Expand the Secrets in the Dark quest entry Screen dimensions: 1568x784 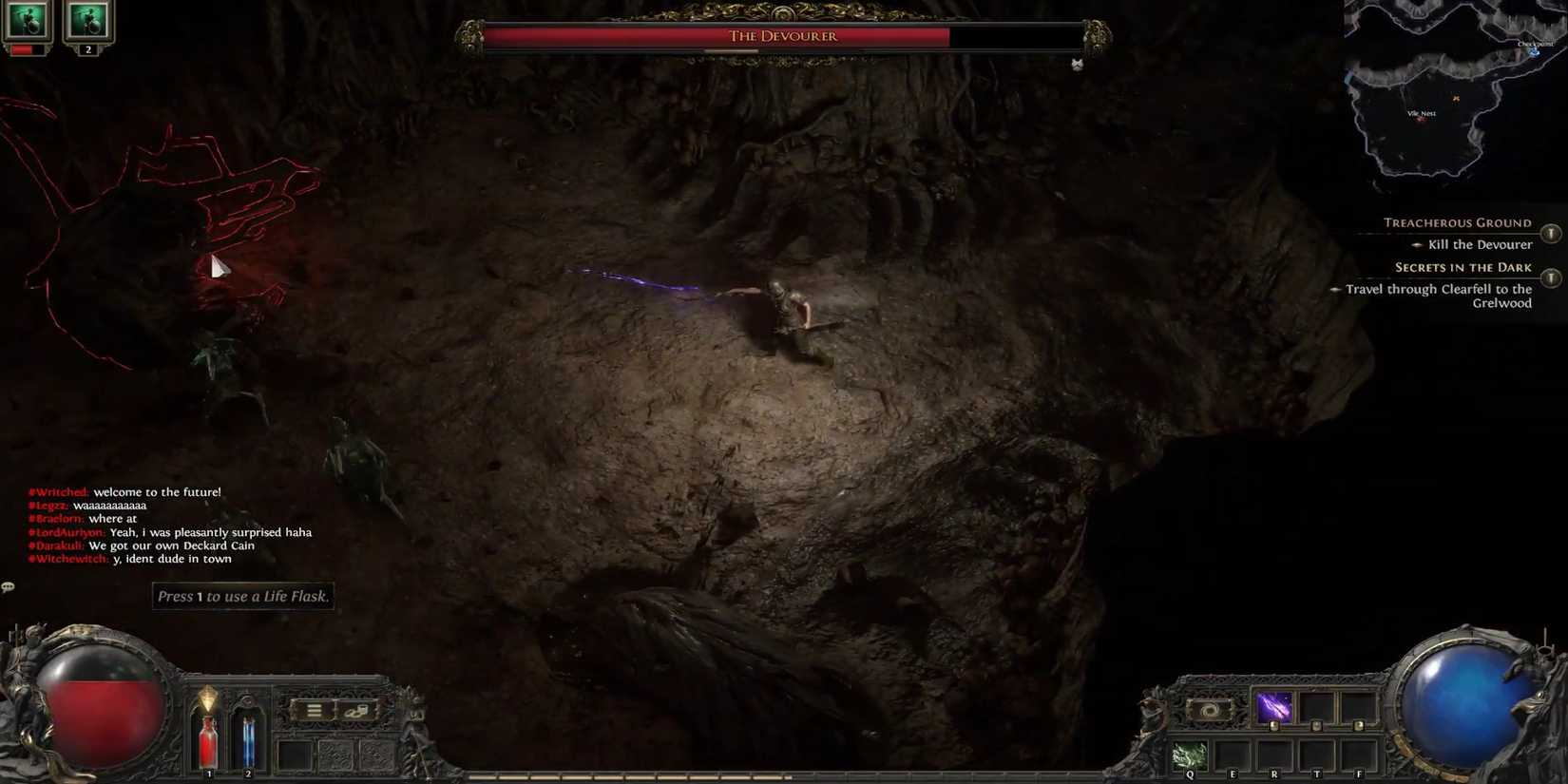[1553, 277]
